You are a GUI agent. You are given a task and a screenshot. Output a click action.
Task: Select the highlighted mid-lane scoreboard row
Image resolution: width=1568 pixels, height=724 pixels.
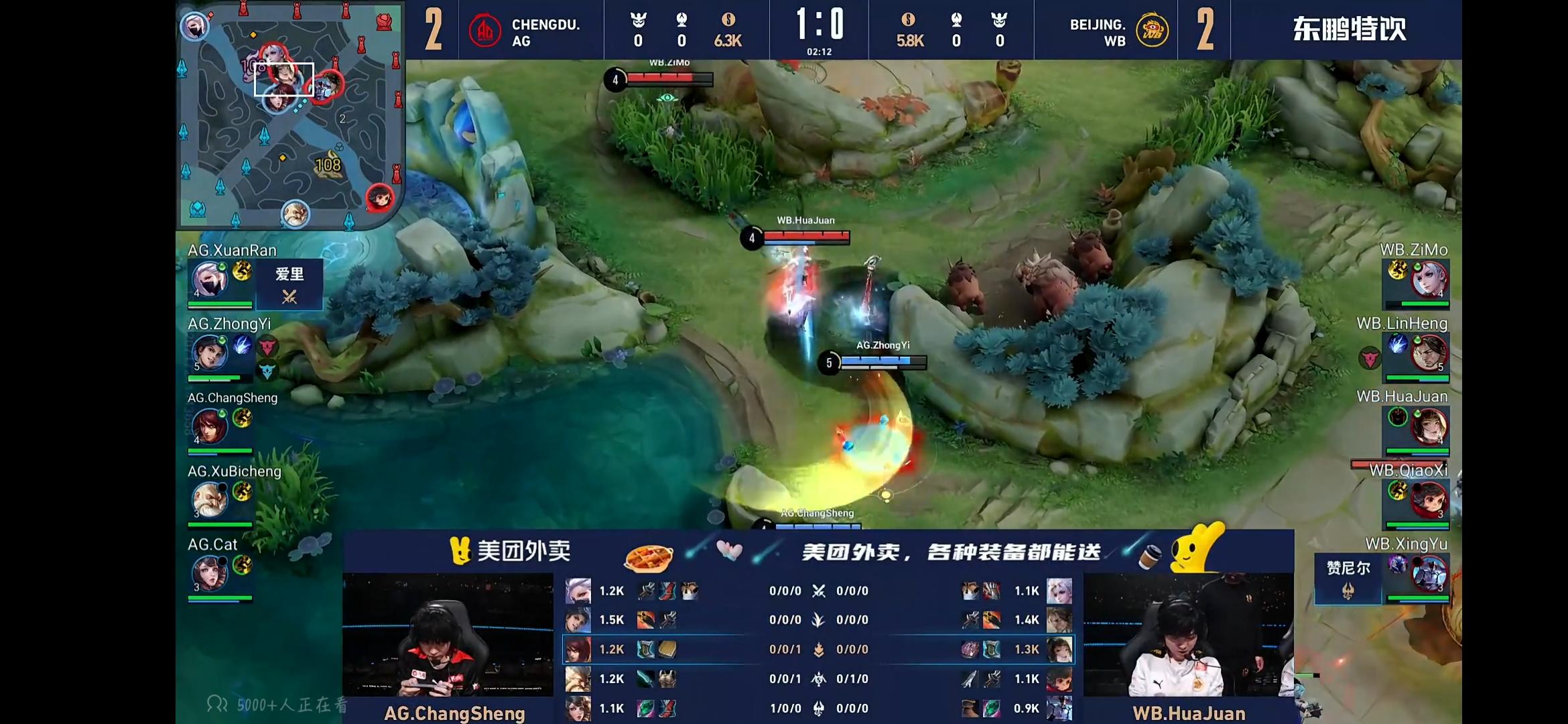[x=818, y=649]
